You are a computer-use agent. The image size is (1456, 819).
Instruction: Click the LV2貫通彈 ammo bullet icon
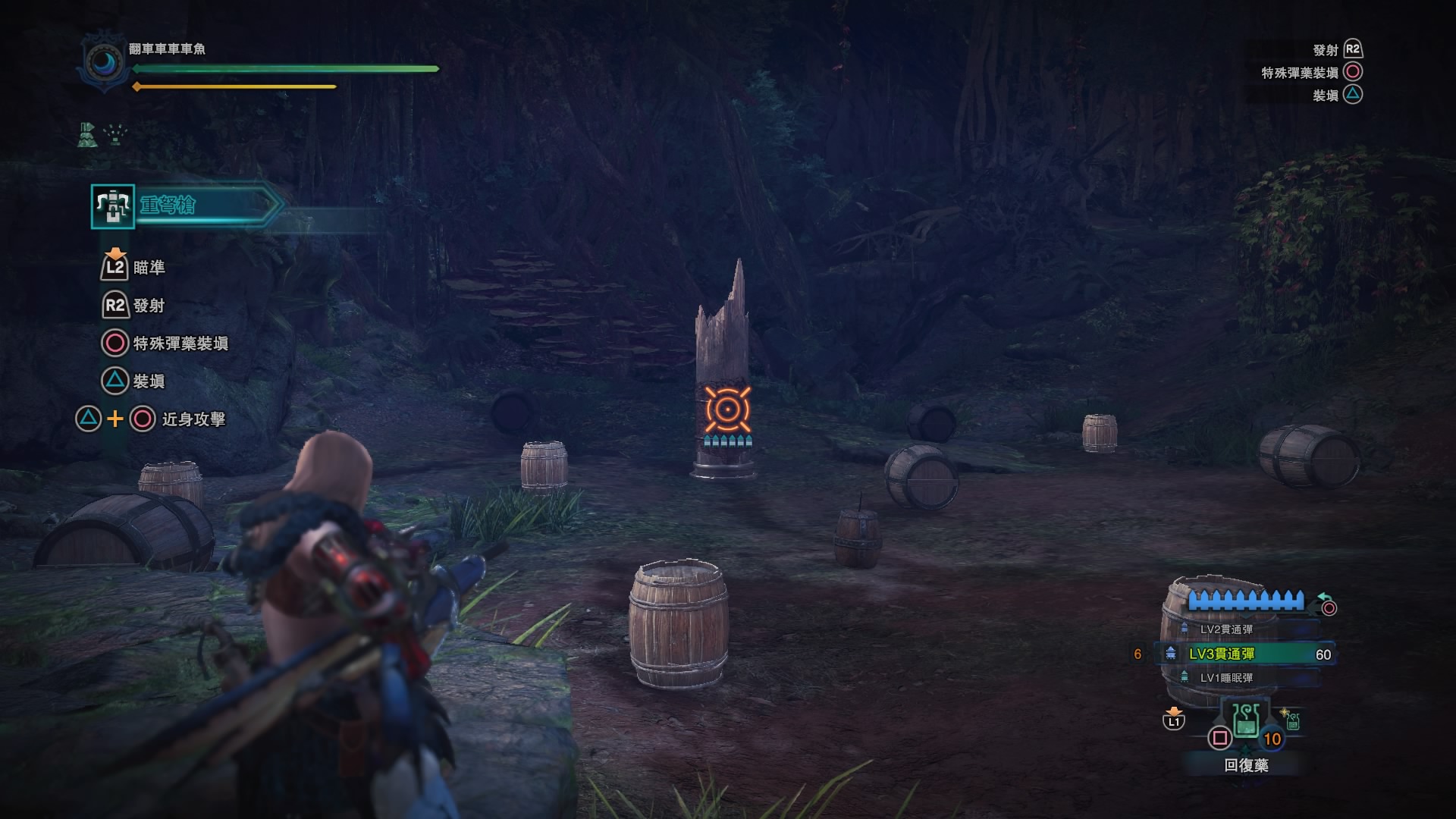1184,628
